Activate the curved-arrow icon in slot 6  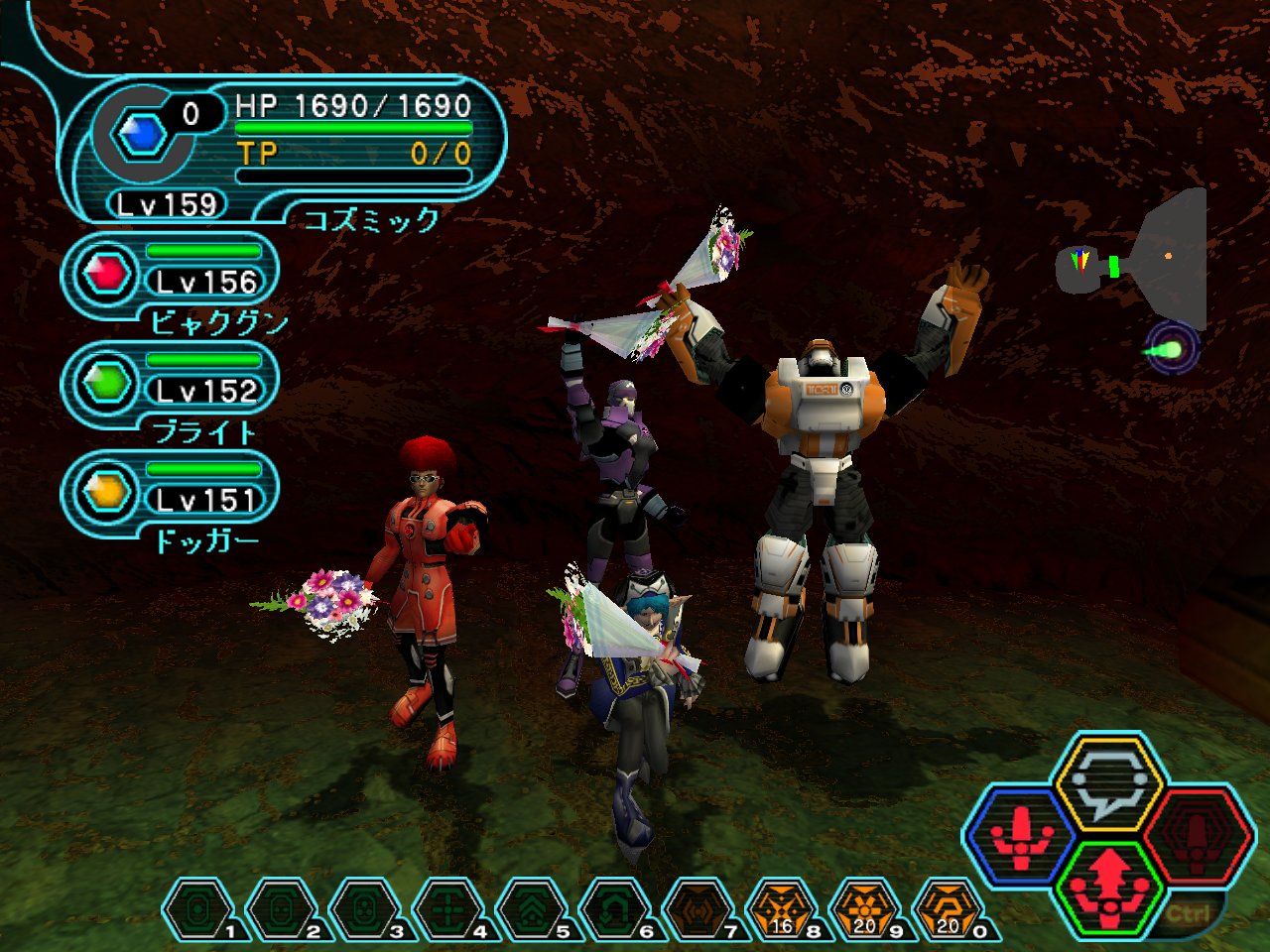click(615, 909)
